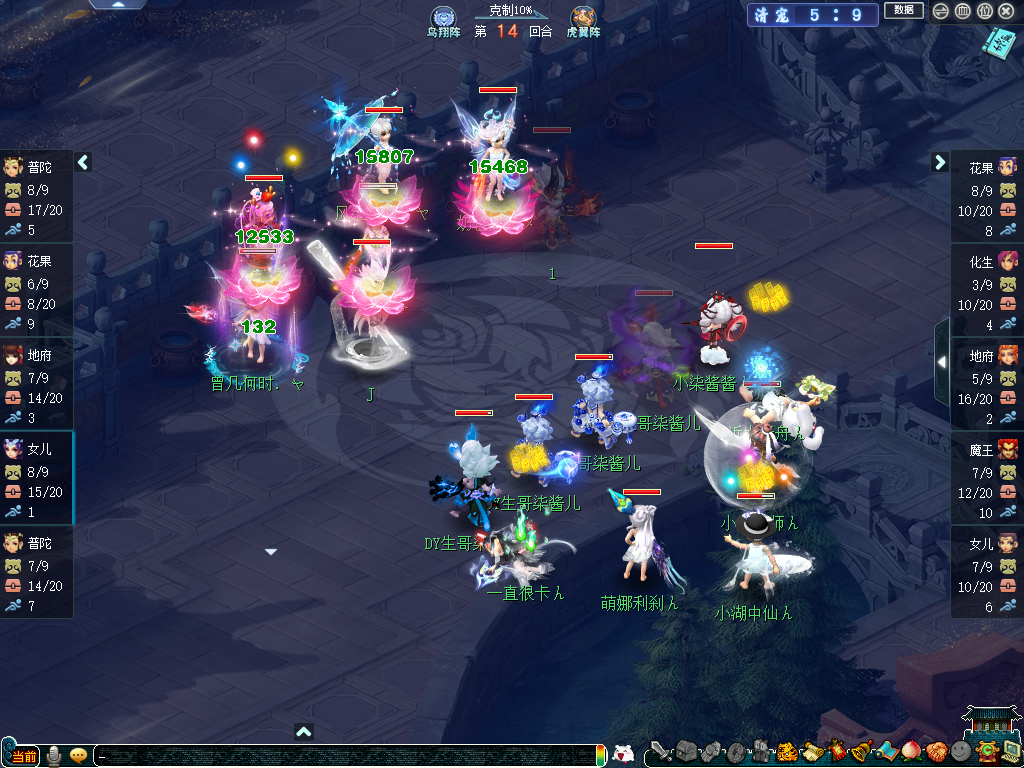Screen dimensions: 1024x768
Task: Open the smiley face friends icon
Action: pyautogui.click(x=960, y=751)
